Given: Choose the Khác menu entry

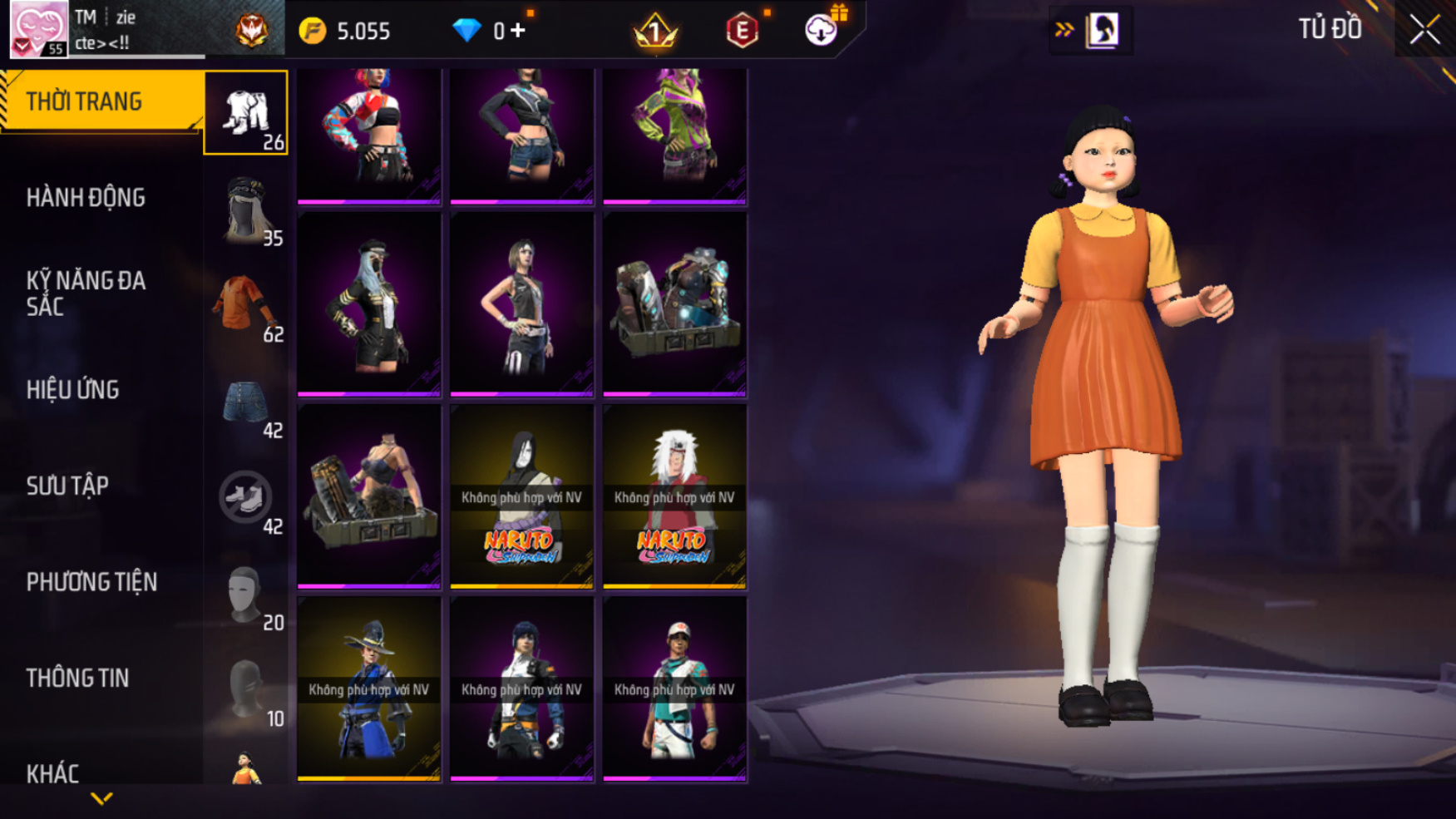Looking at the screenshot, I should tap(52, 773).
